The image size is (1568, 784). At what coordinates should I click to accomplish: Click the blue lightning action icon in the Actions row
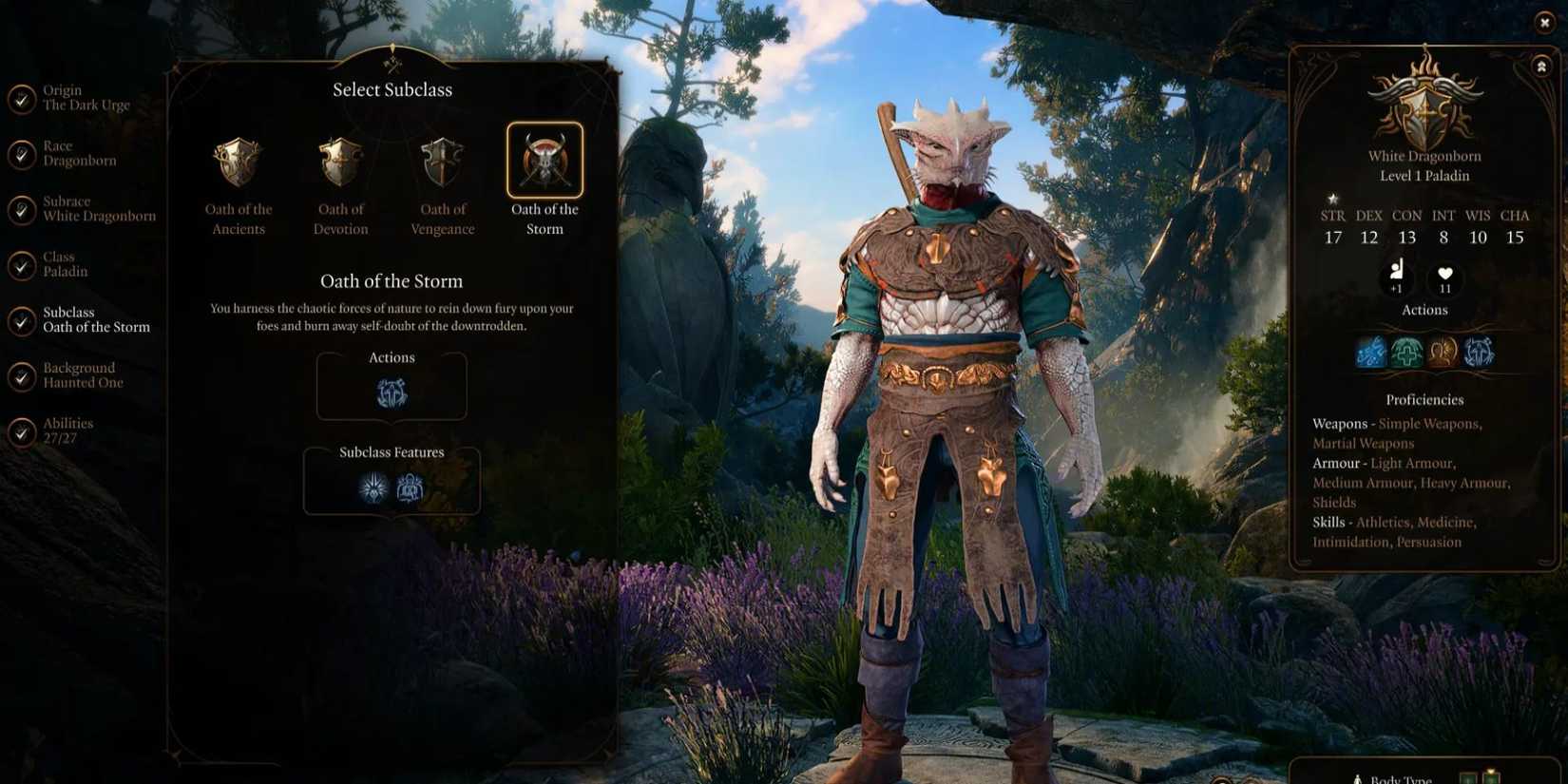coord(1371,351)
